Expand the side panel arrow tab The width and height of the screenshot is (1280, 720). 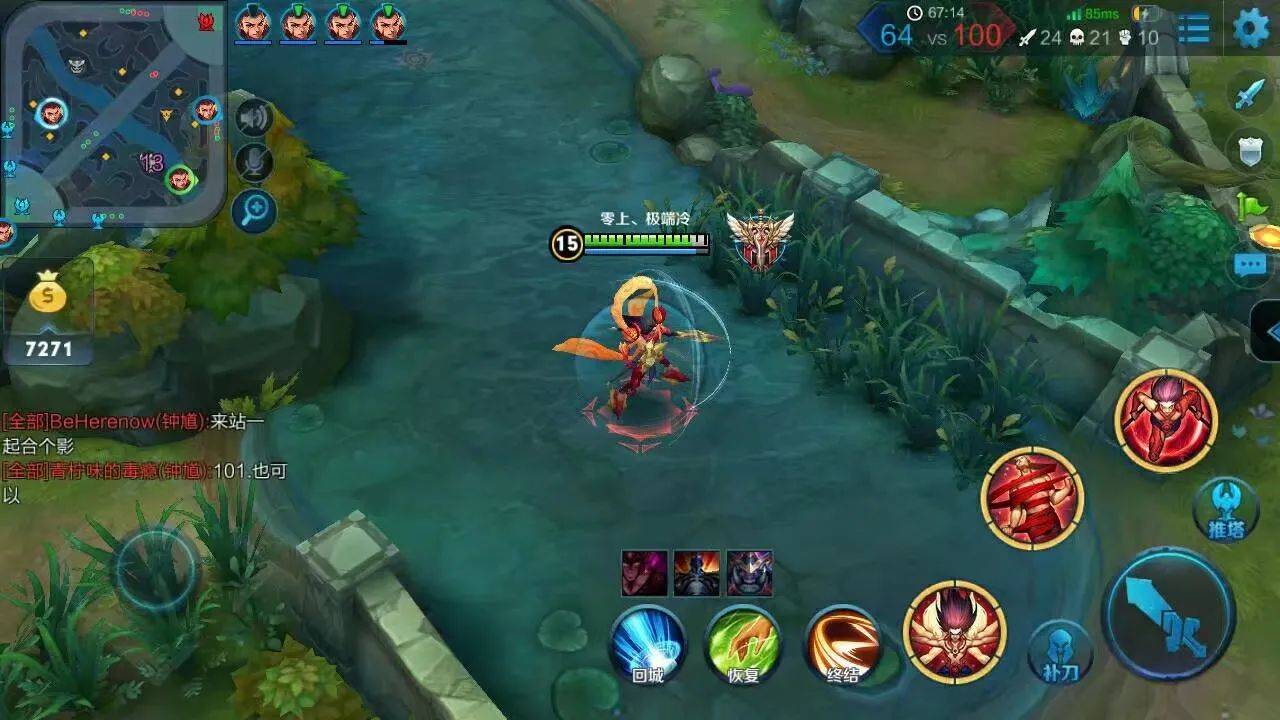(1268, 331)
